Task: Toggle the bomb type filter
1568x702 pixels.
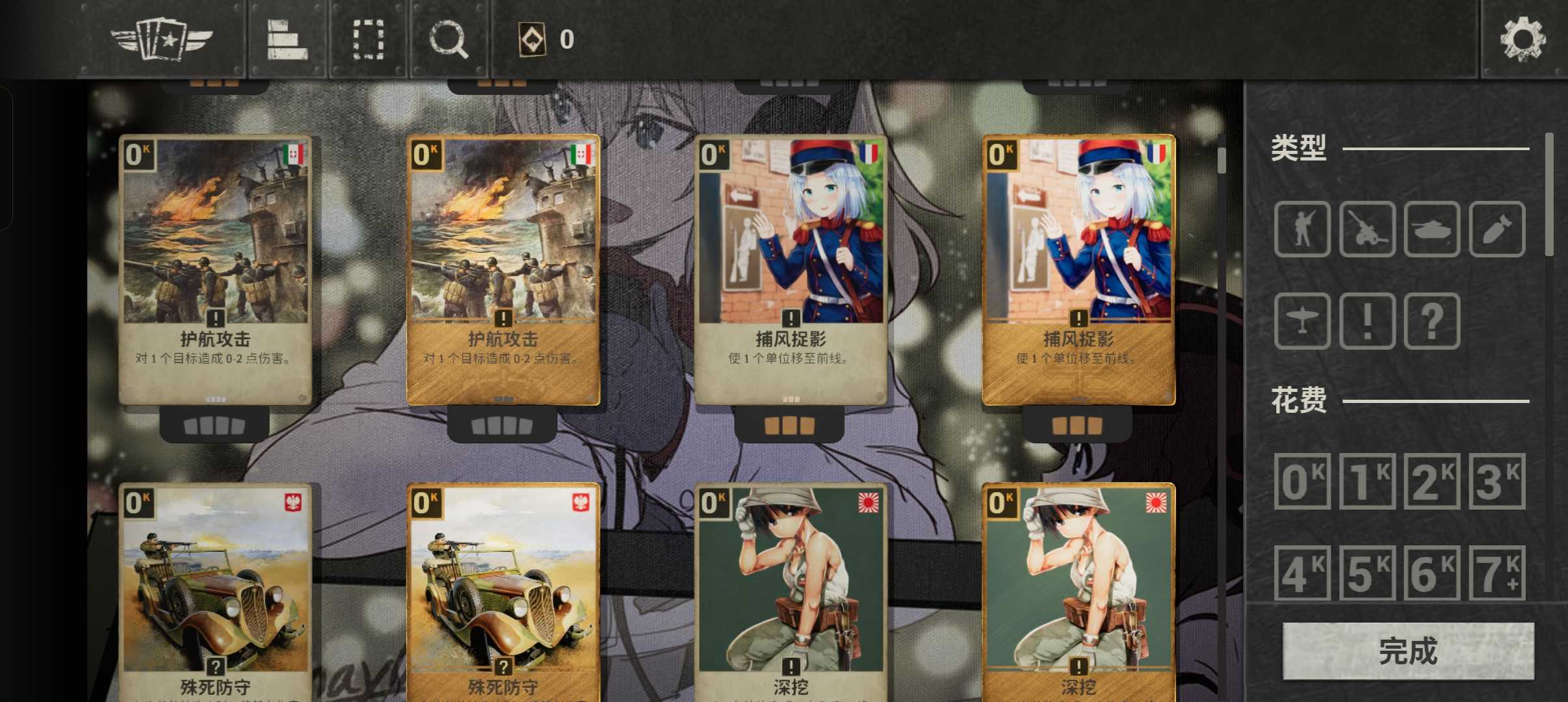Action: (x=1497, y=229)
